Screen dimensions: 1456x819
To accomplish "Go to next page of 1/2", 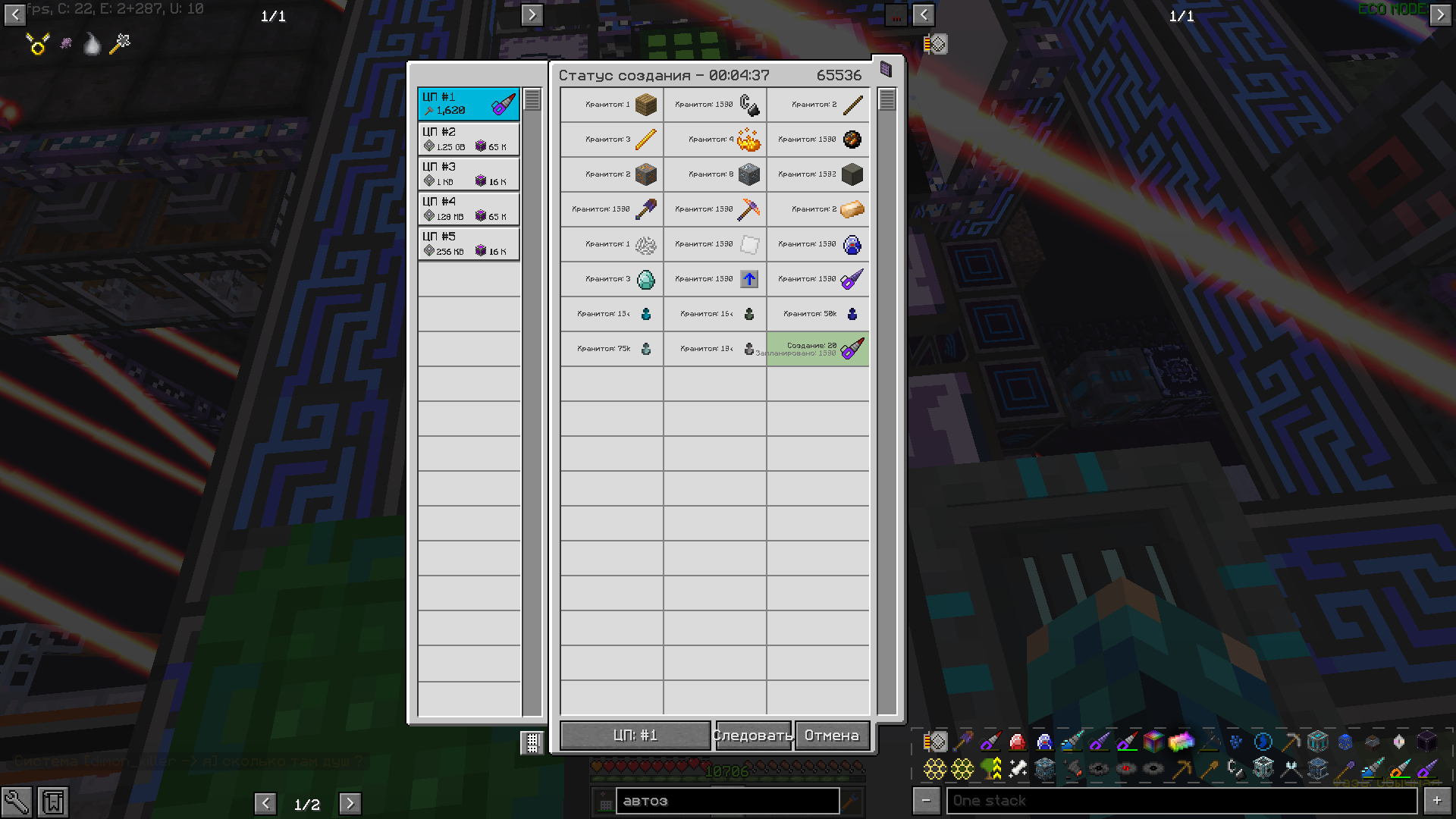I will (350, 804).
